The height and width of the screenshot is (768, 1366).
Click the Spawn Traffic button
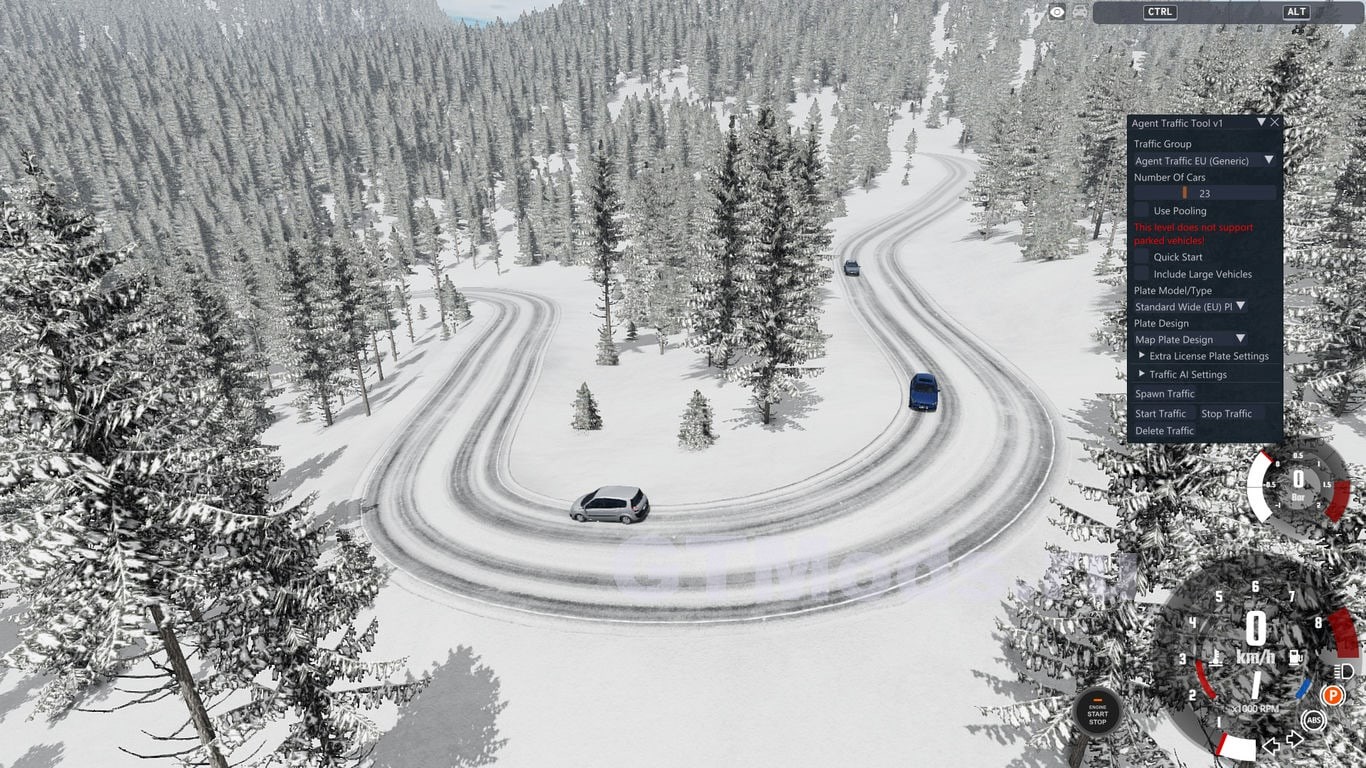point(1165,394)
